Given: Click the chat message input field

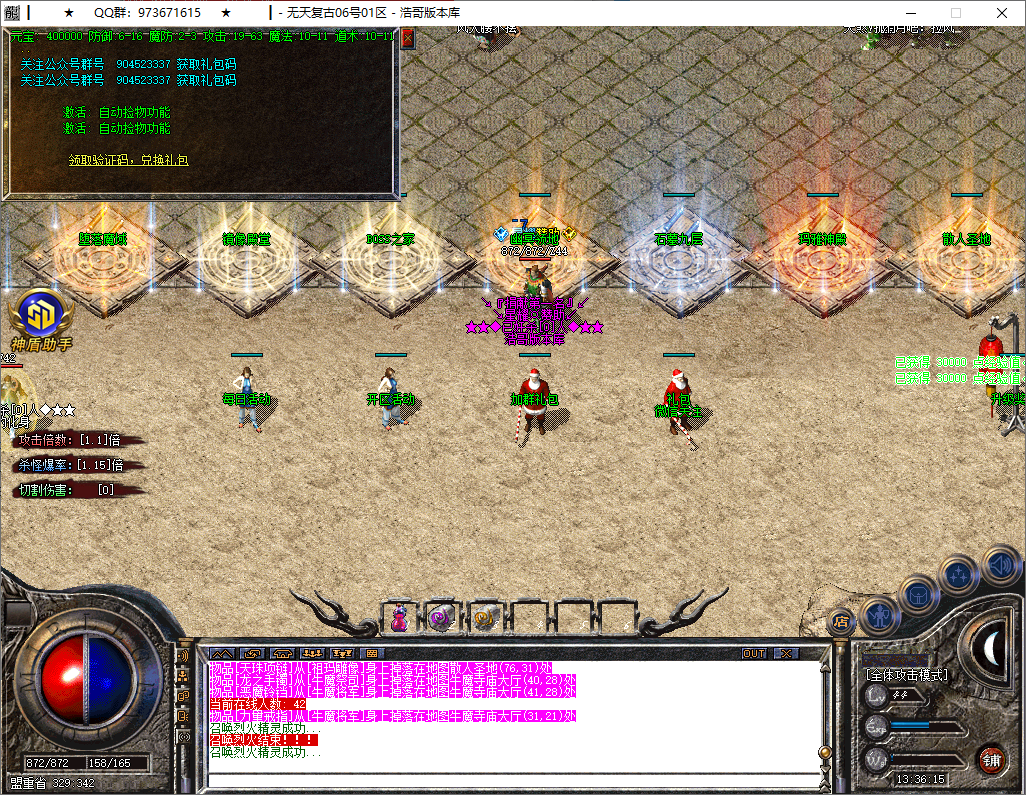Looking at the screenshot, I should 510,780.
